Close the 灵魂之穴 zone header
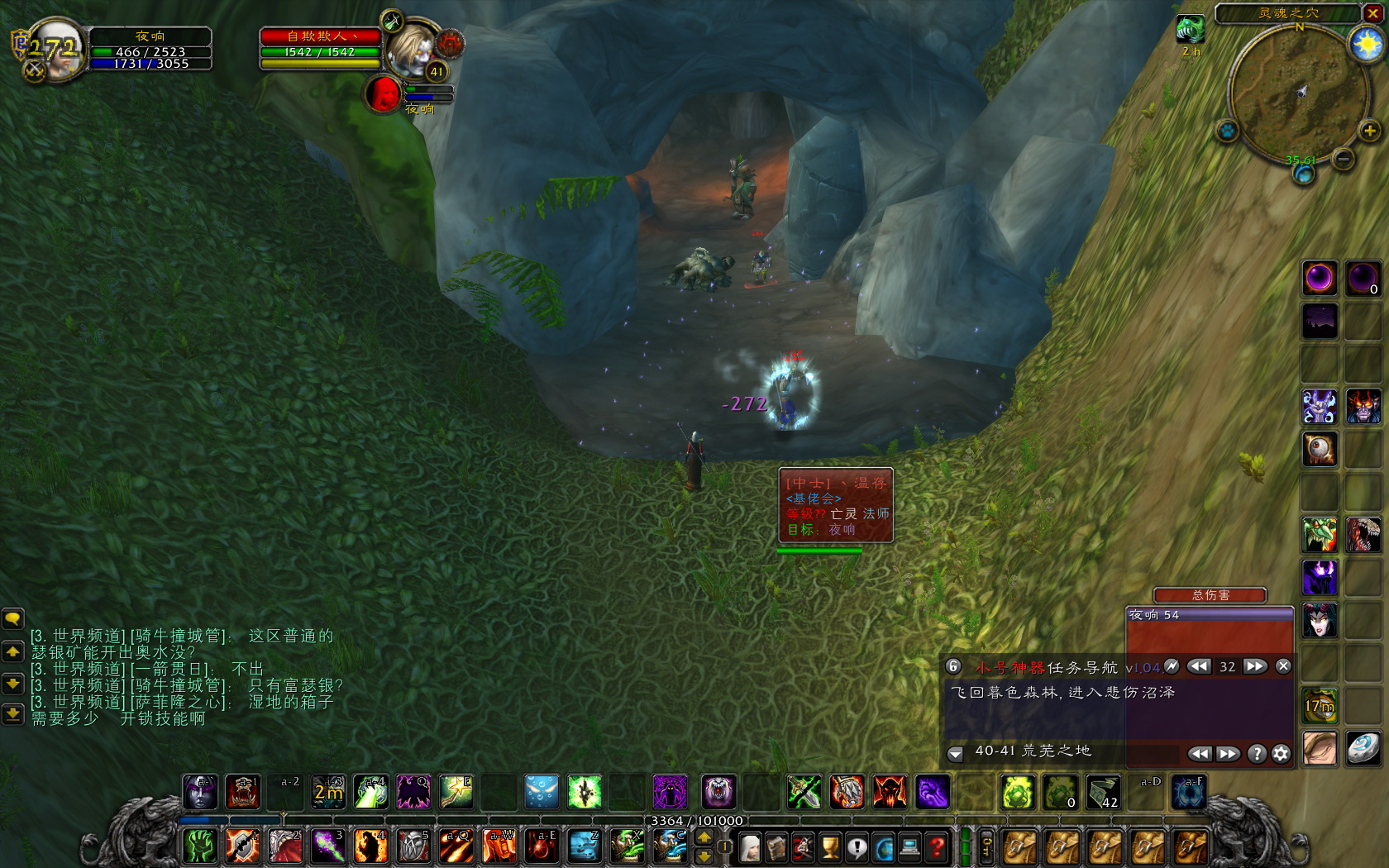The height and width of the screenshot is (868, 1389). click(x=1372, y=13)
